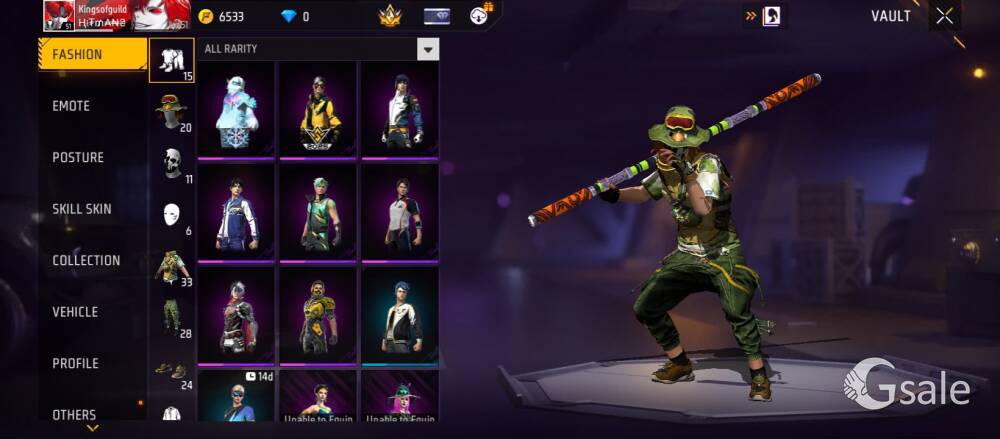This screenshot has height=439, width=1000.
Task: Choose the yellow and black jacket outfit
Action: pos(319,108)
